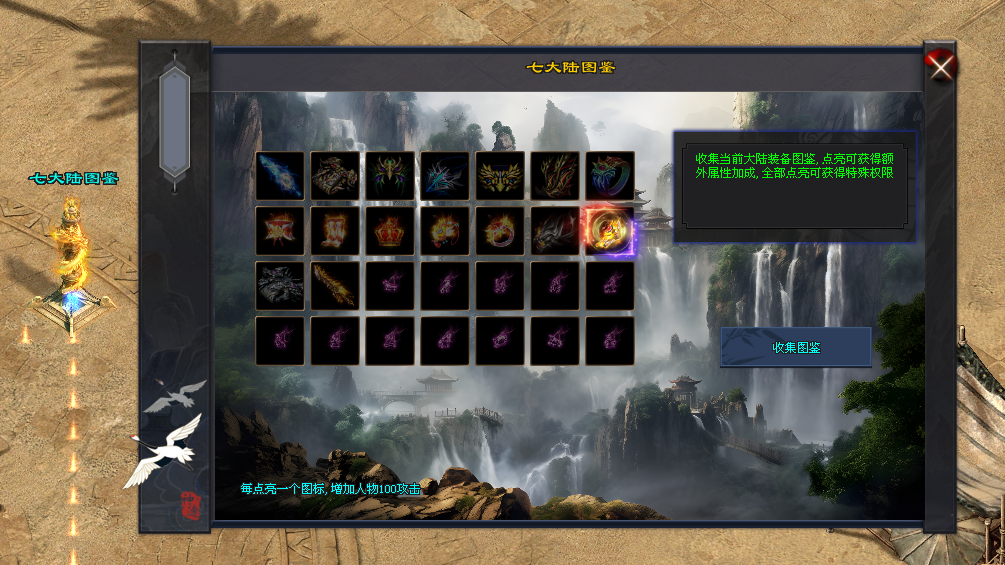The width and height of the screenshot is (1005, 565).
Task: Click the highlighted golden medallion slot
Action: (610, 231)
